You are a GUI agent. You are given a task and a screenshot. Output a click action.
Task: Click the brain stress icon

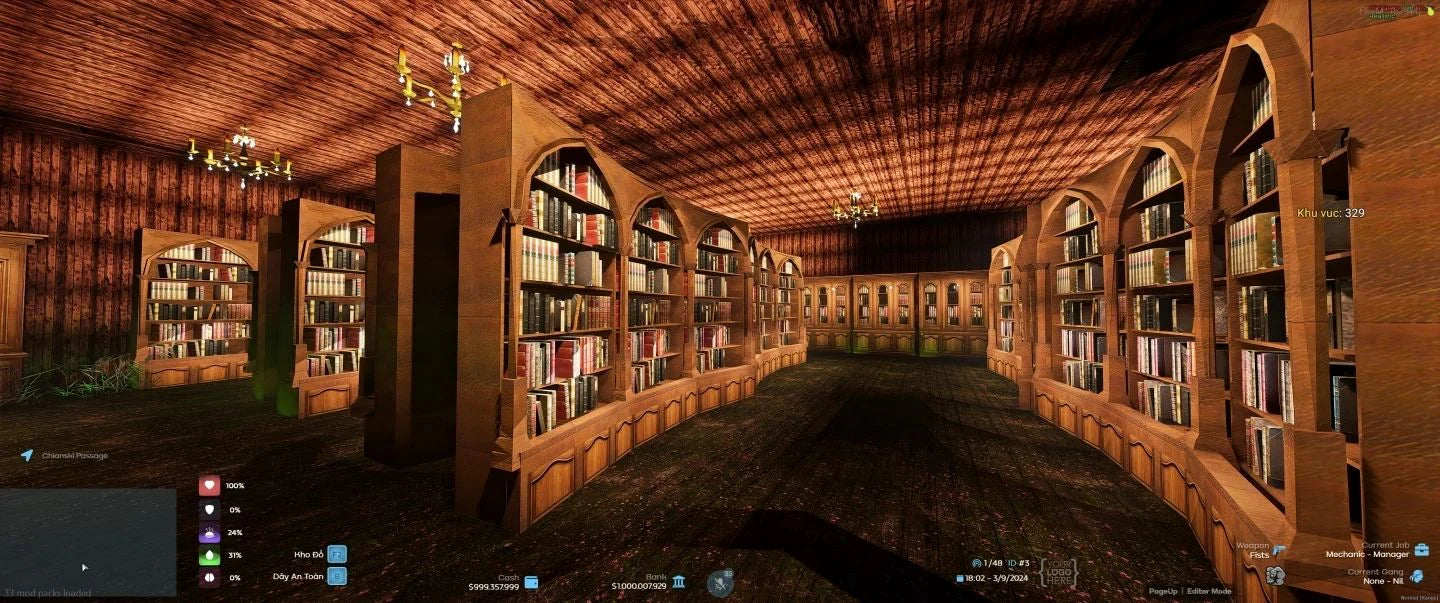point(209,578)
